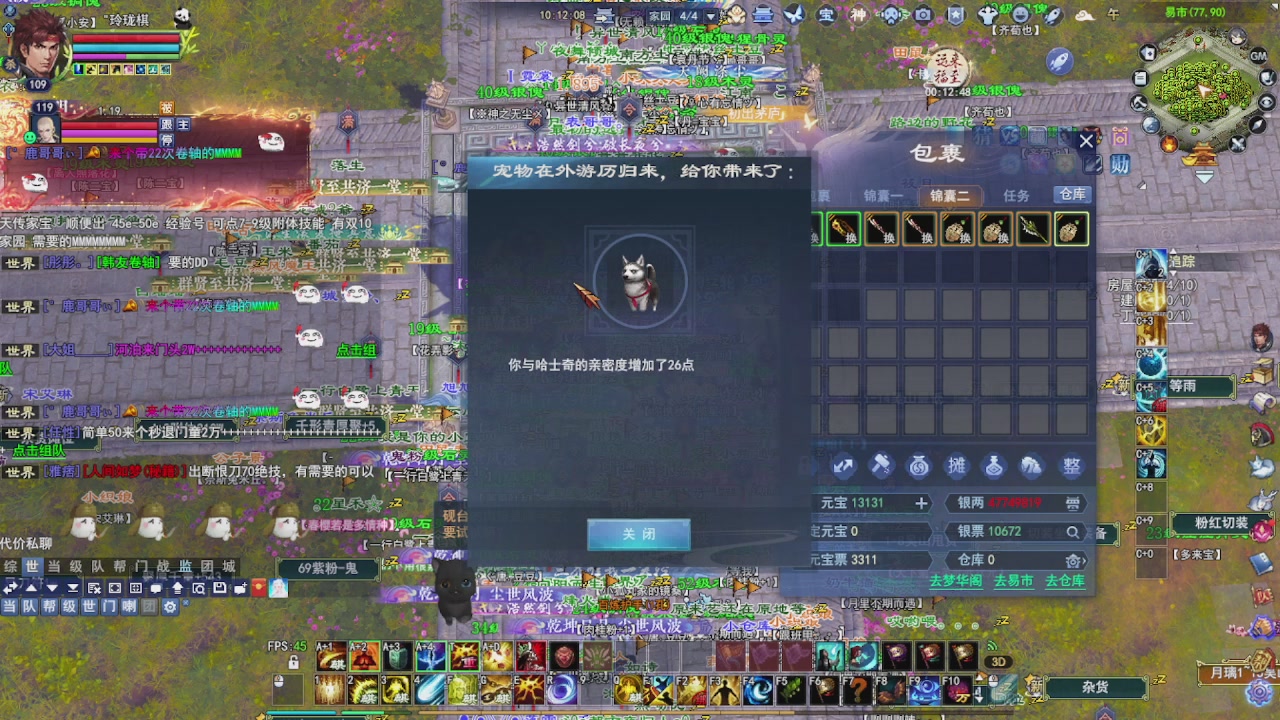Collapse chat using the double down arrow
The width and height of the screenshot is (1280, 720).
pos(73,588)
